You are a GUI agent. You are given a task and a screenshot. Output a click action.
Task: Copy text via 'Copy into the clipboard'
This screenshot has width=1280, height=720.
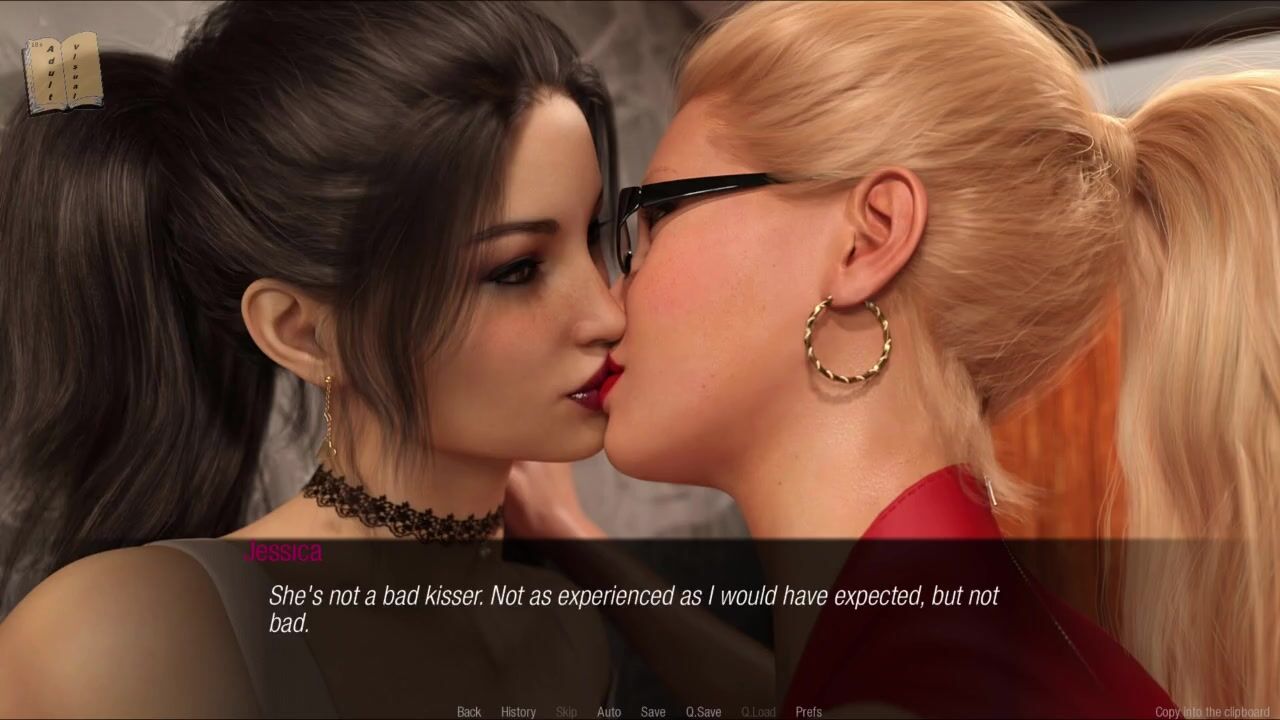click(x=1212, y=712)
